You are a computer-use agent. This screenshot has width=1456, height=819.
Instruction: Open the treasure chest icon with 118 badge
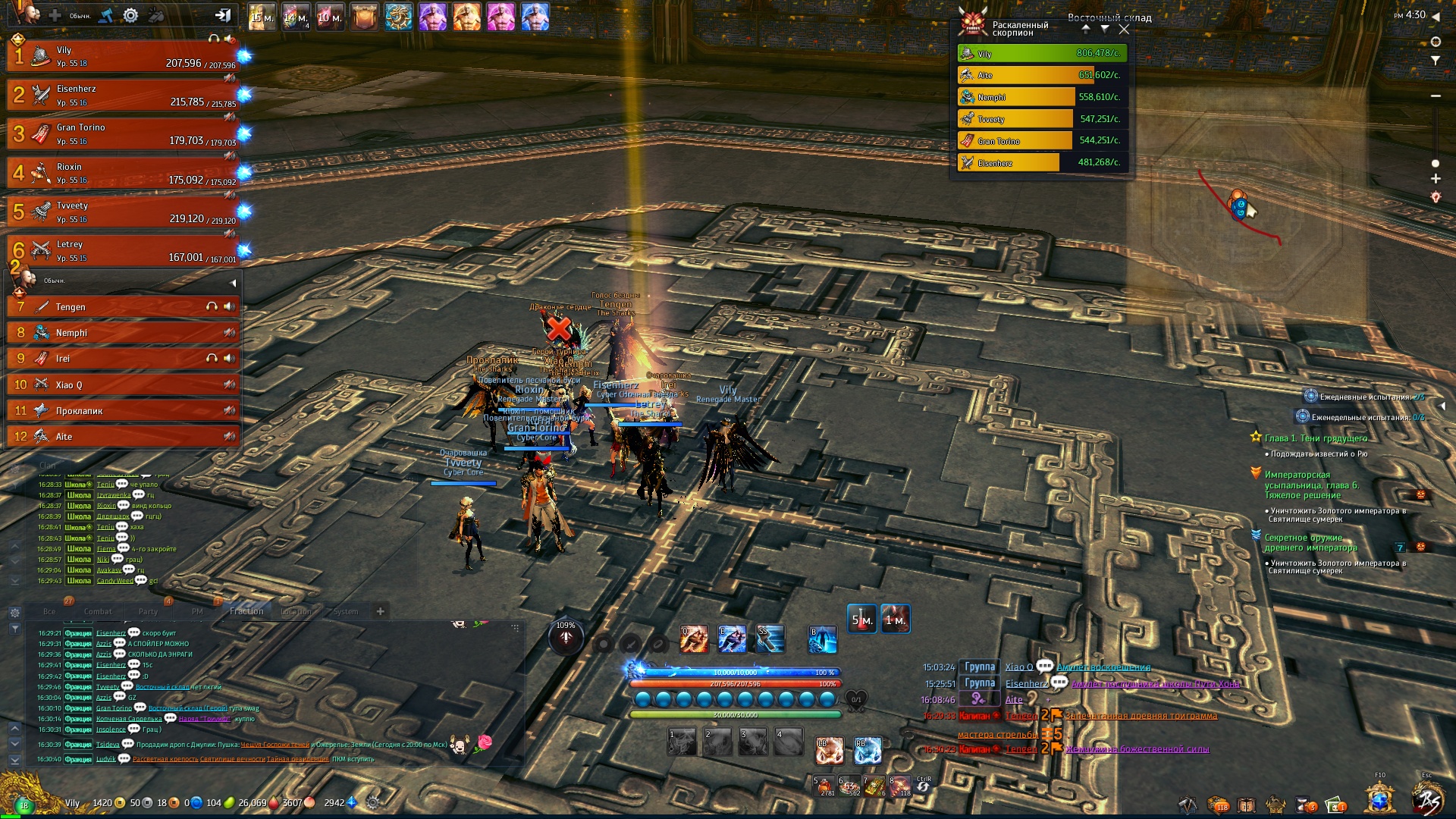click(1218, 804)
